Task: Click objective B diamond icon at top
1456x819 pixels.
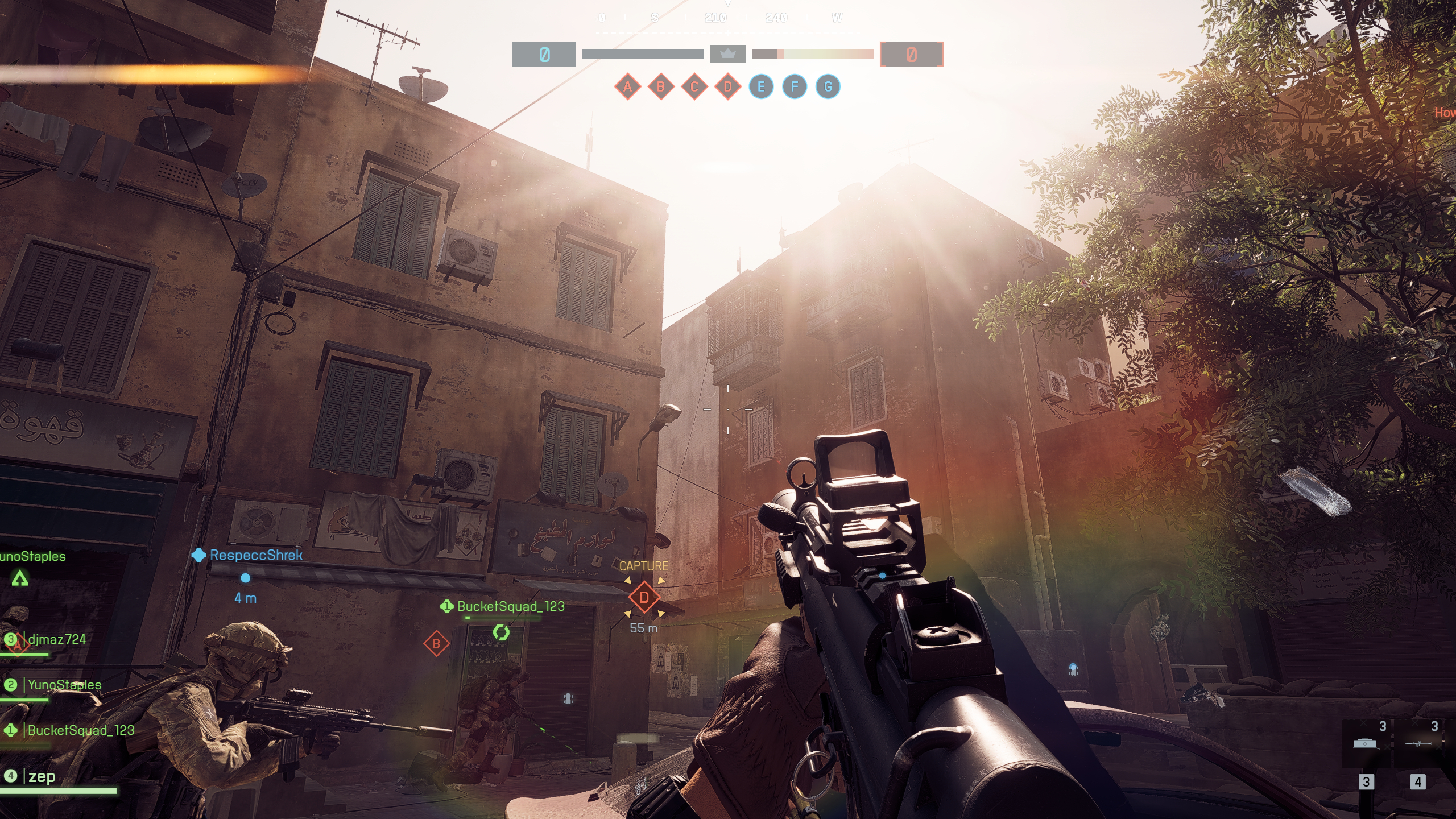Action: pos(661,87)
